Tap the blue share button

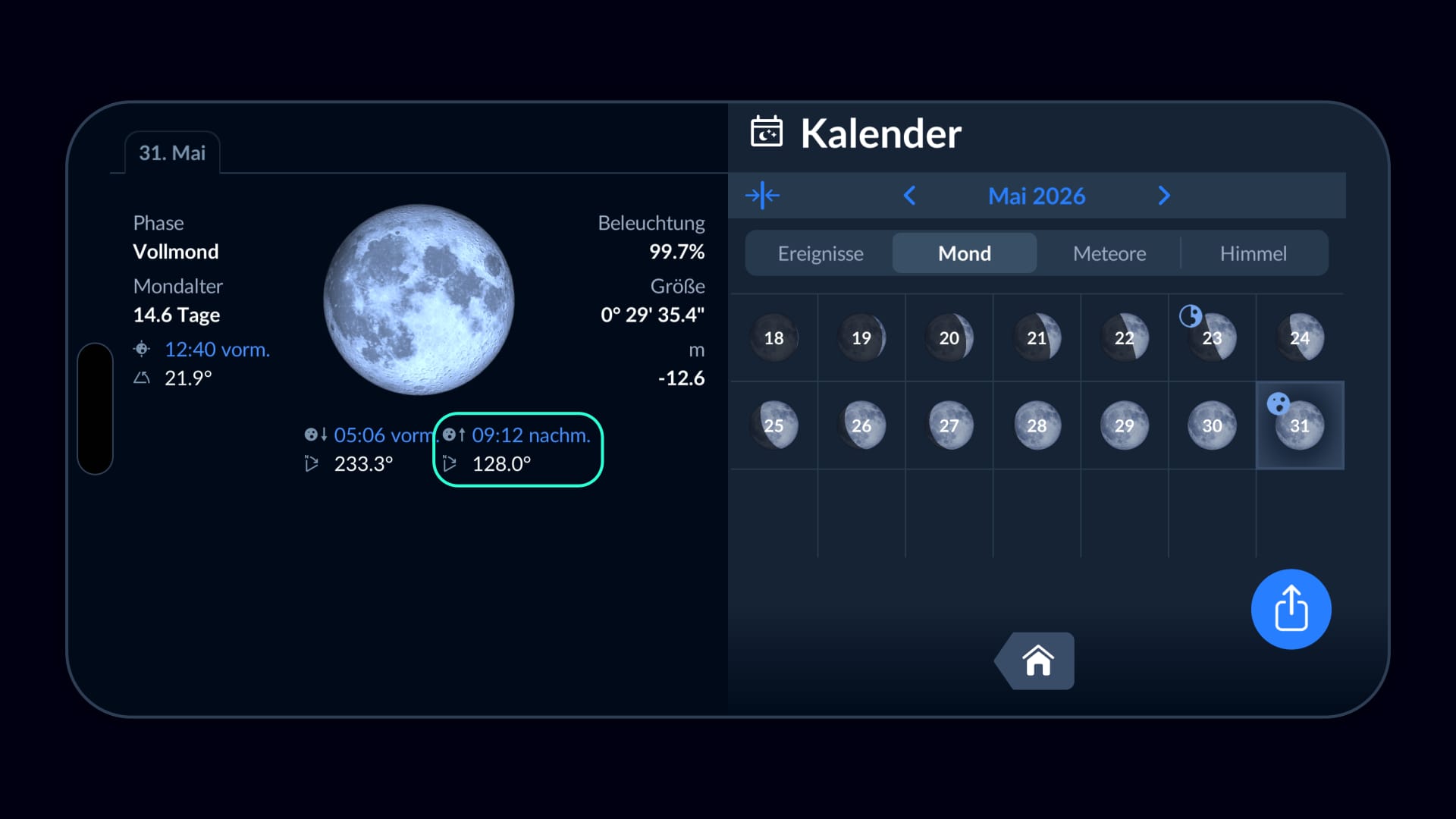coord(1291,609)
